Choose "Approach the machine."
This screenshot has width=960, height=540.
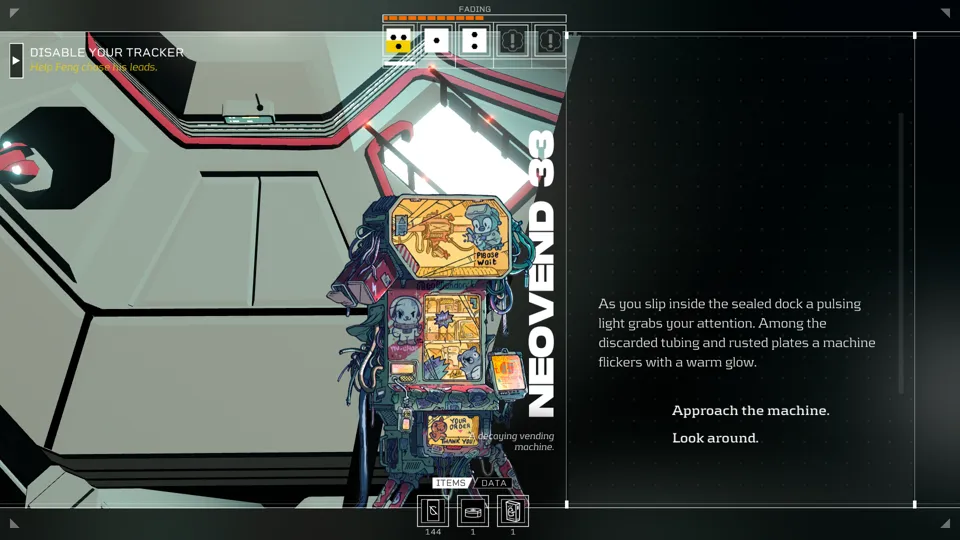click(750, 411)
